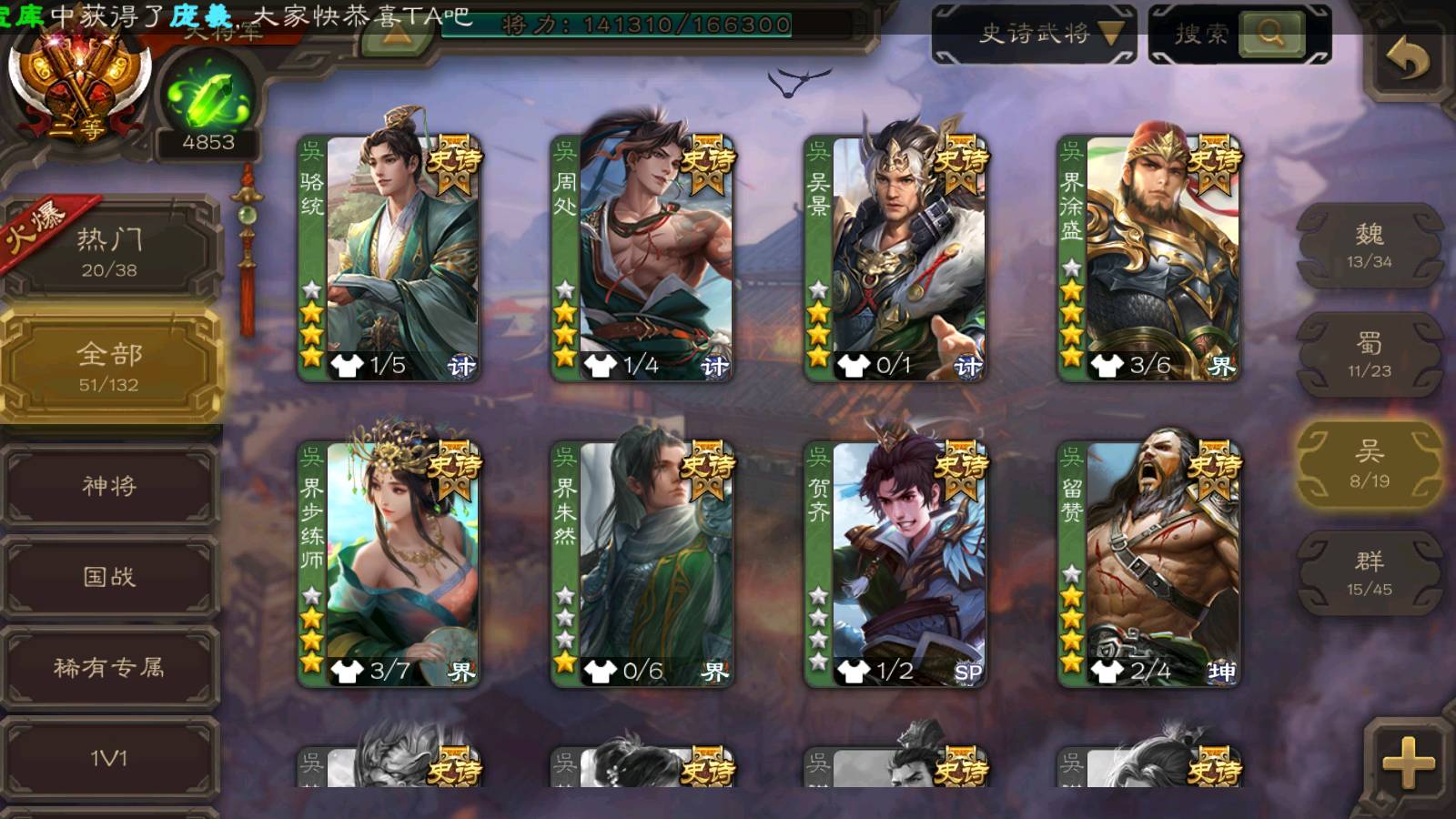Filter by 魏 faction
The height and width of the screenshot is (819, 1456).
(1369, 246)
